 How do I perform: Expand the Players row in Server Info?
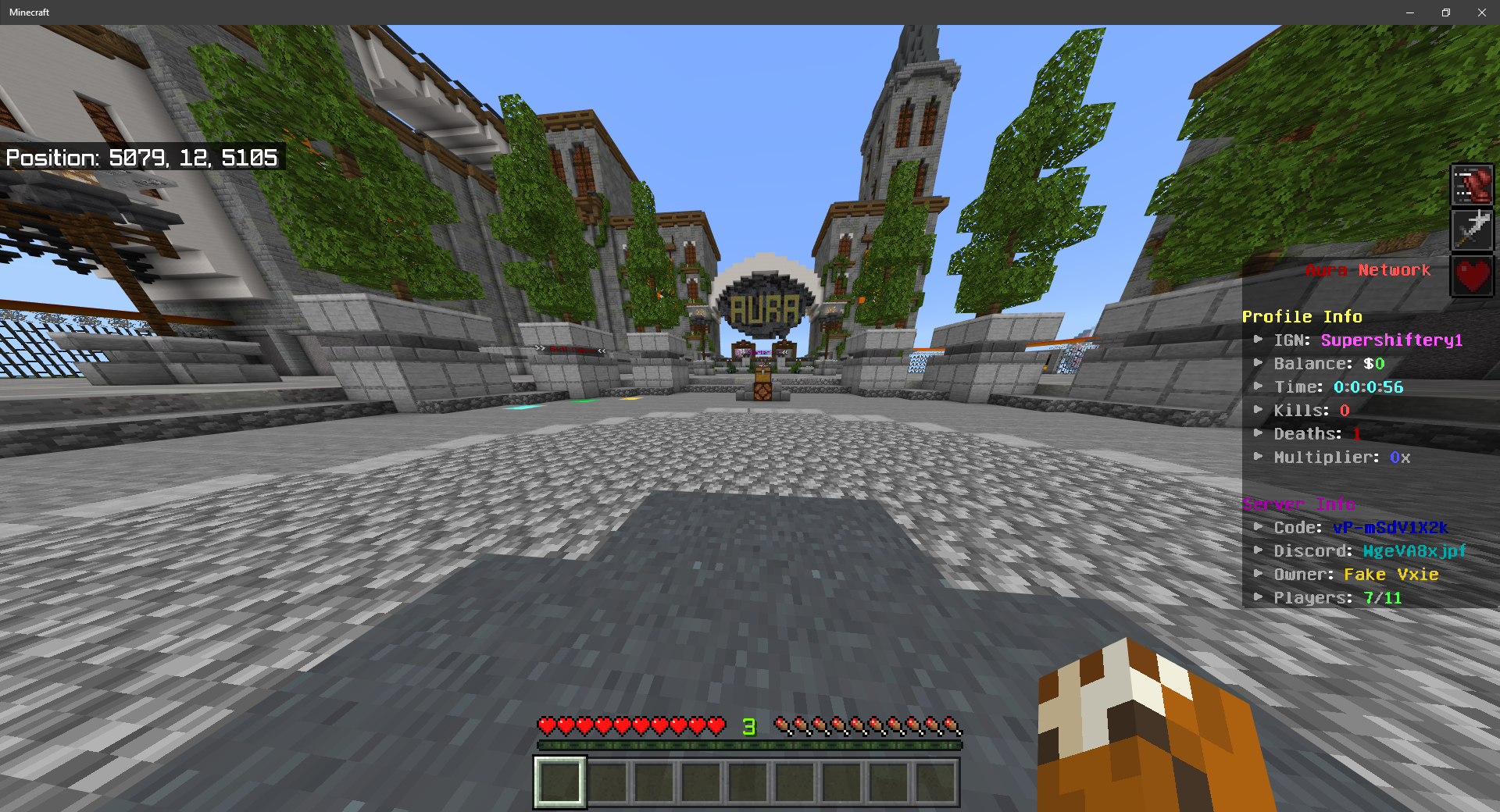1259,597
